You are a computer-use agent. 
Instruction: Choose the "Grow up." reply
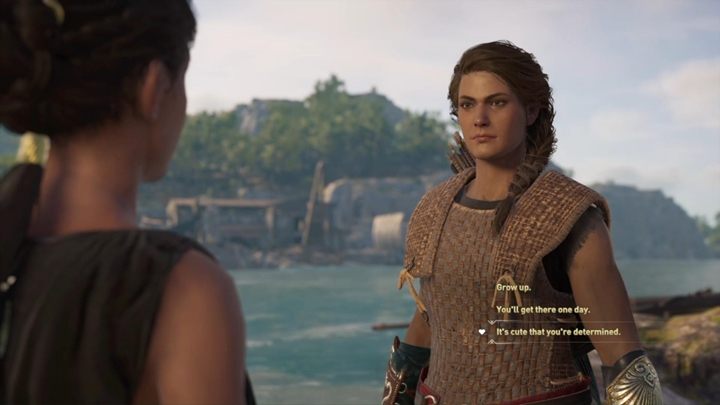click(513, 287)
